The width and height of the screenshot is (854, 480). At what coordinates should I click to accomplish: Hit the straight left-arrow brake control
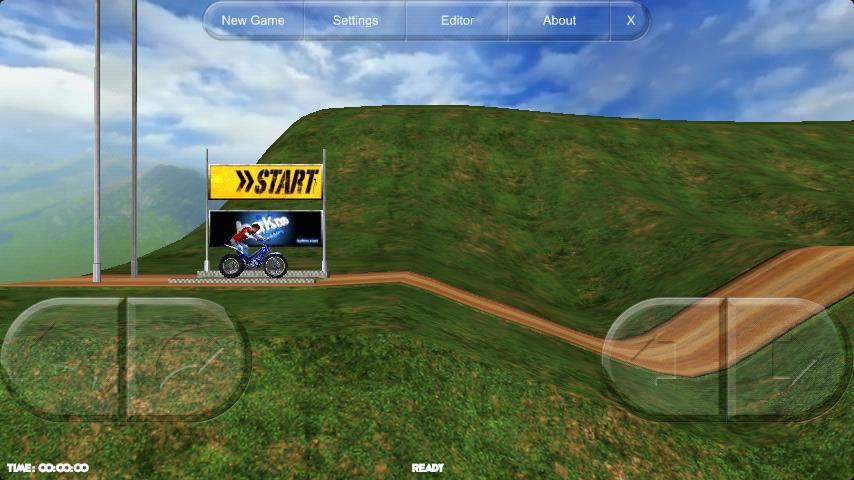[x=665, y=358]
